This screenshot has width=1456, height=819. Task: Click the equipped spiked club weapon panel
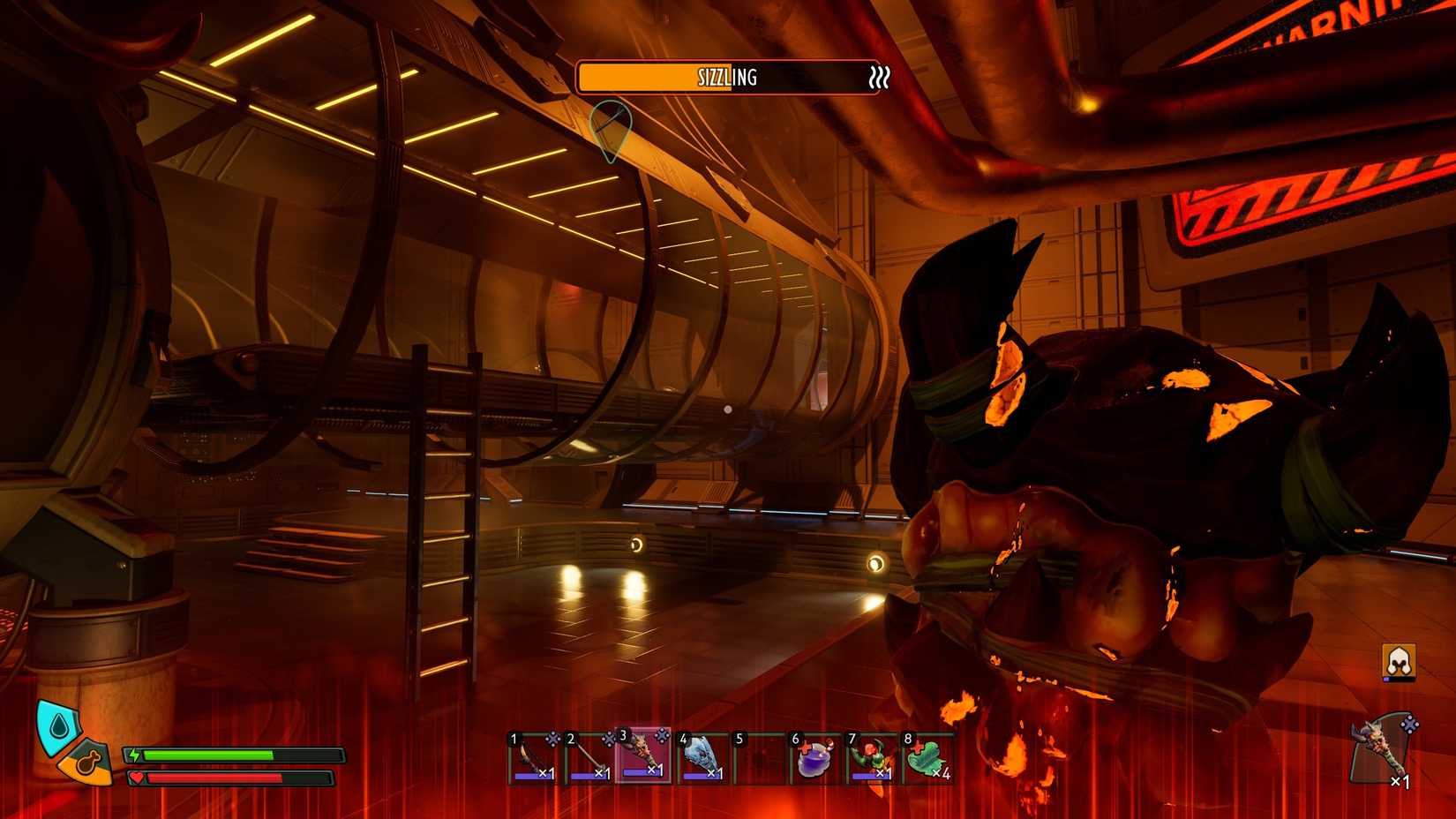(x=1382, y=750)
